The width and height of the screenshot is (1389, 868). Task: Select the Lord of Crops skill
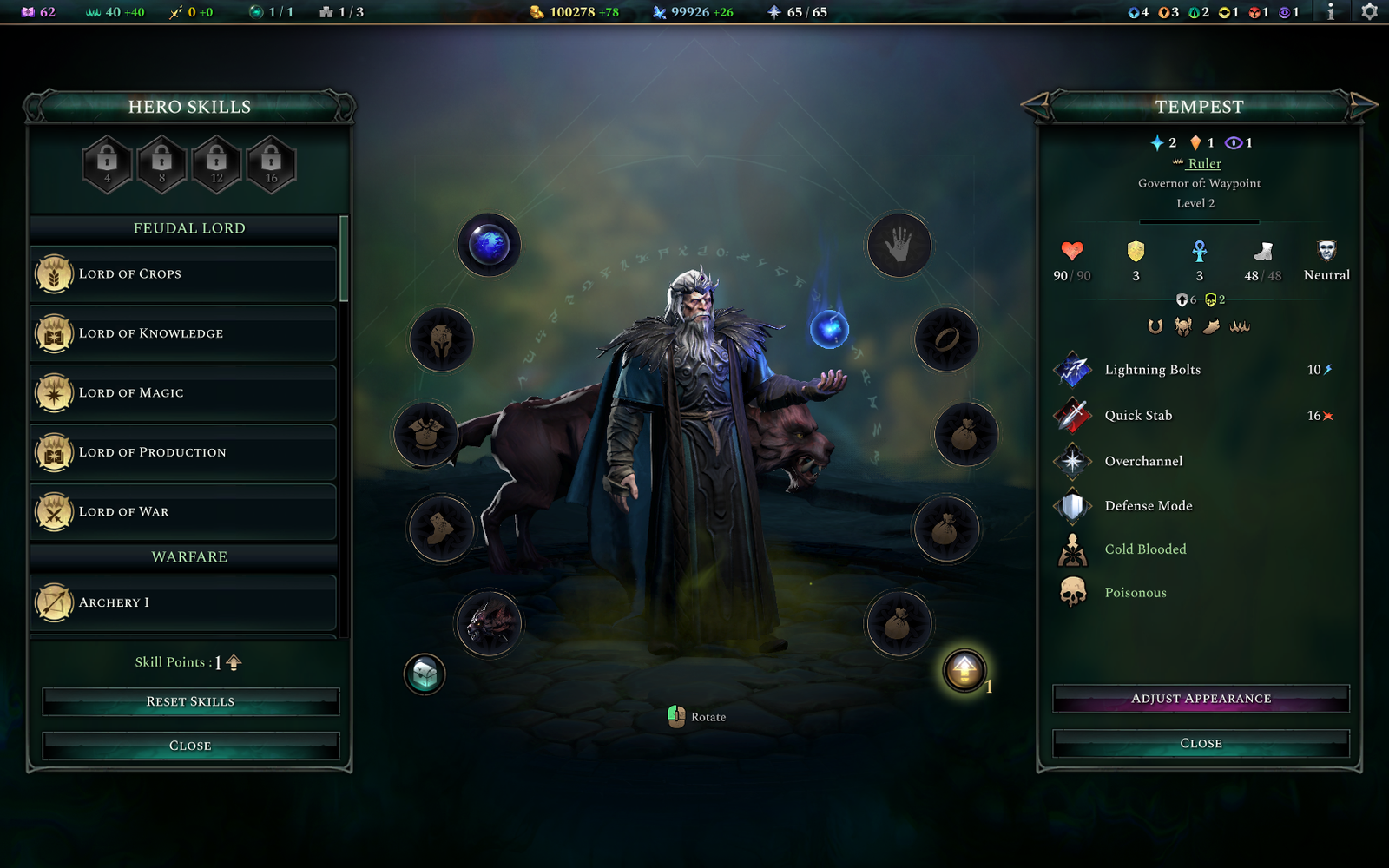(x=184, y=274)
